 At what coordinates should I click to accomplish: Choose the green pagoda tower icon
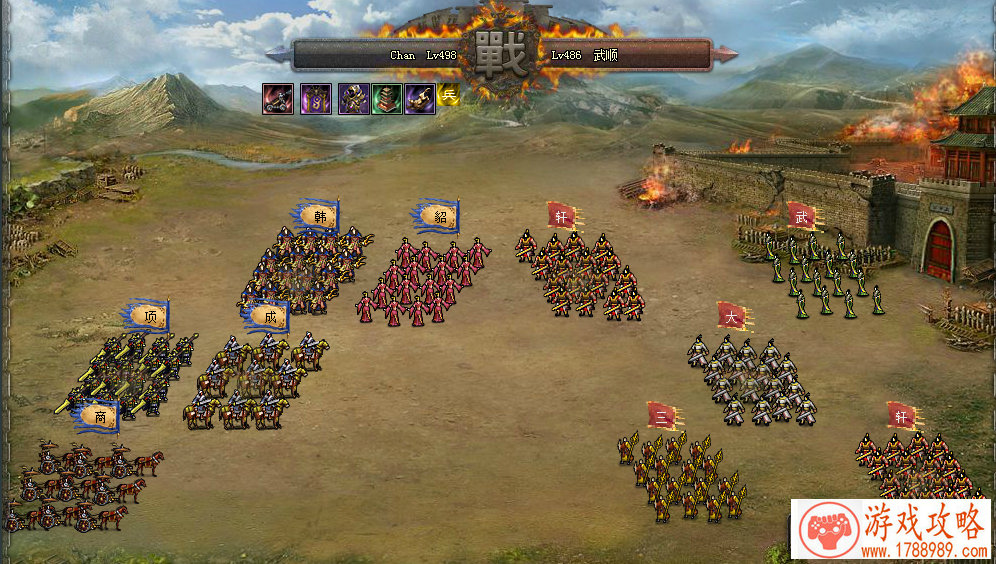coord(387,99)
